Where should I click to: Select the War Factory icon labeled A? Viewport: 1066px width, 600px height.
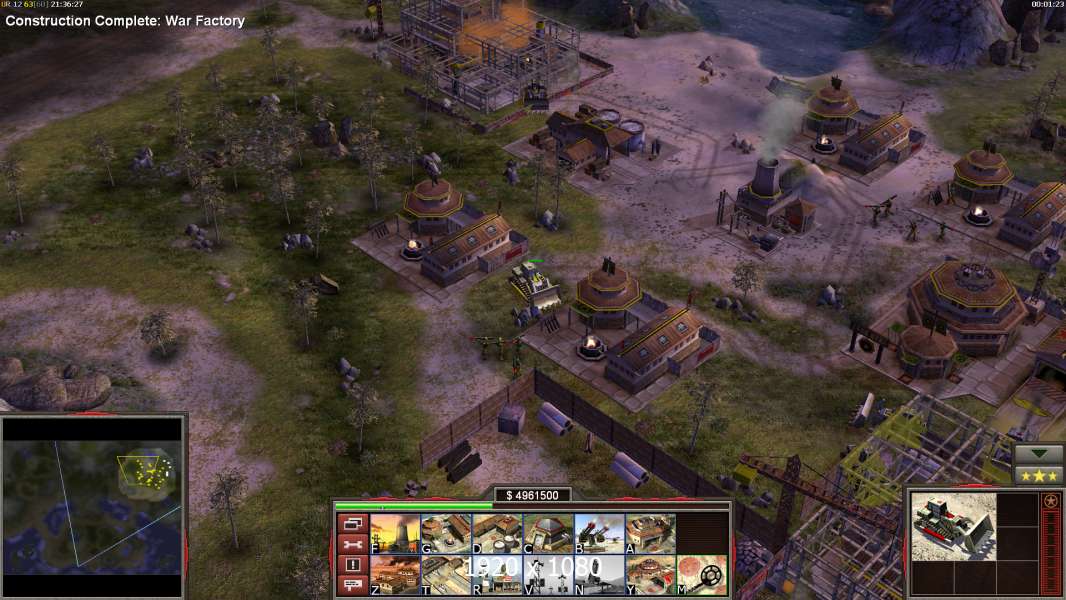coord(650,534)
